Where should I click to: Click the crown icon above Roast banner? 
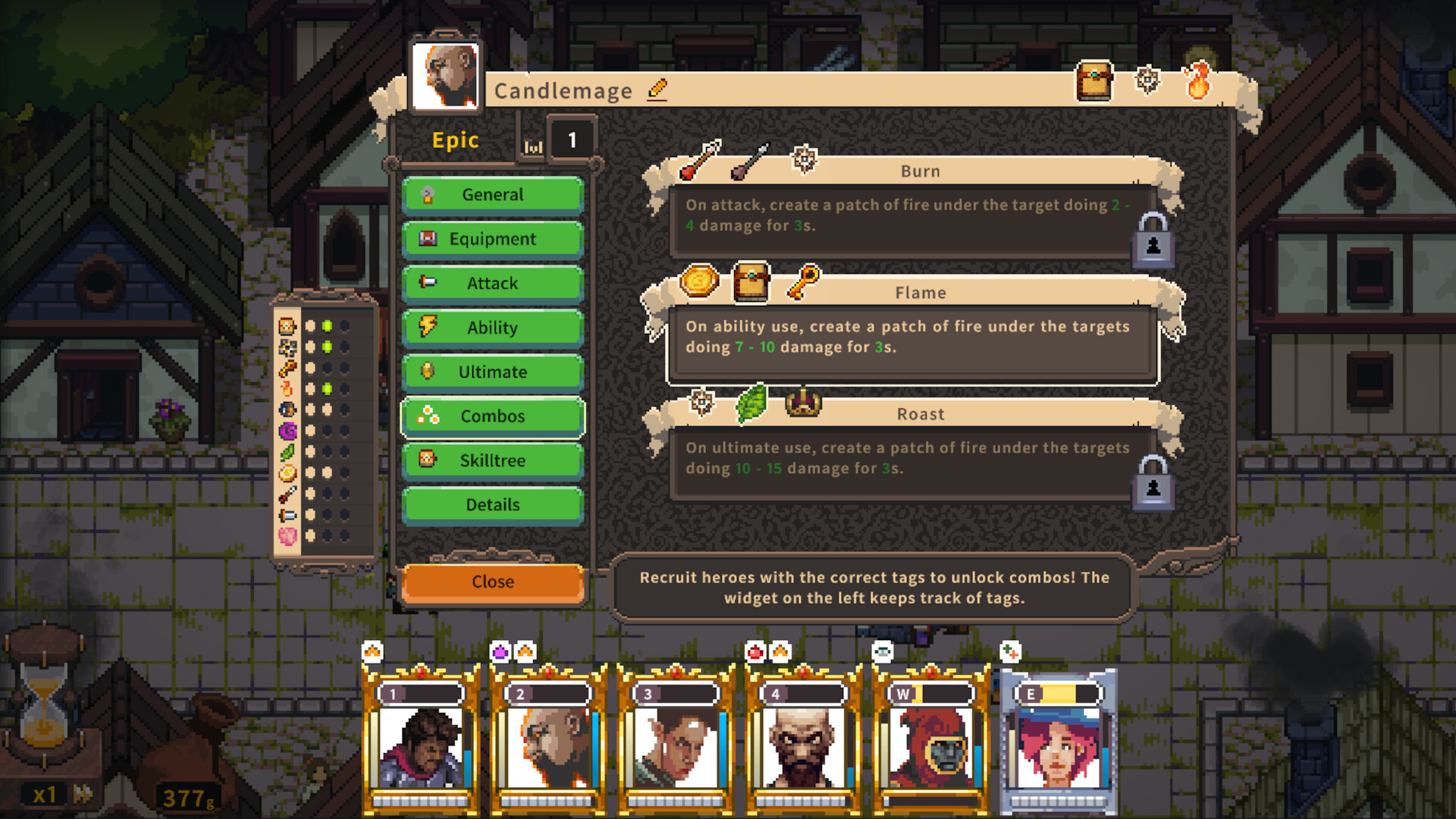pyautogui.click(x=804, y=404)
